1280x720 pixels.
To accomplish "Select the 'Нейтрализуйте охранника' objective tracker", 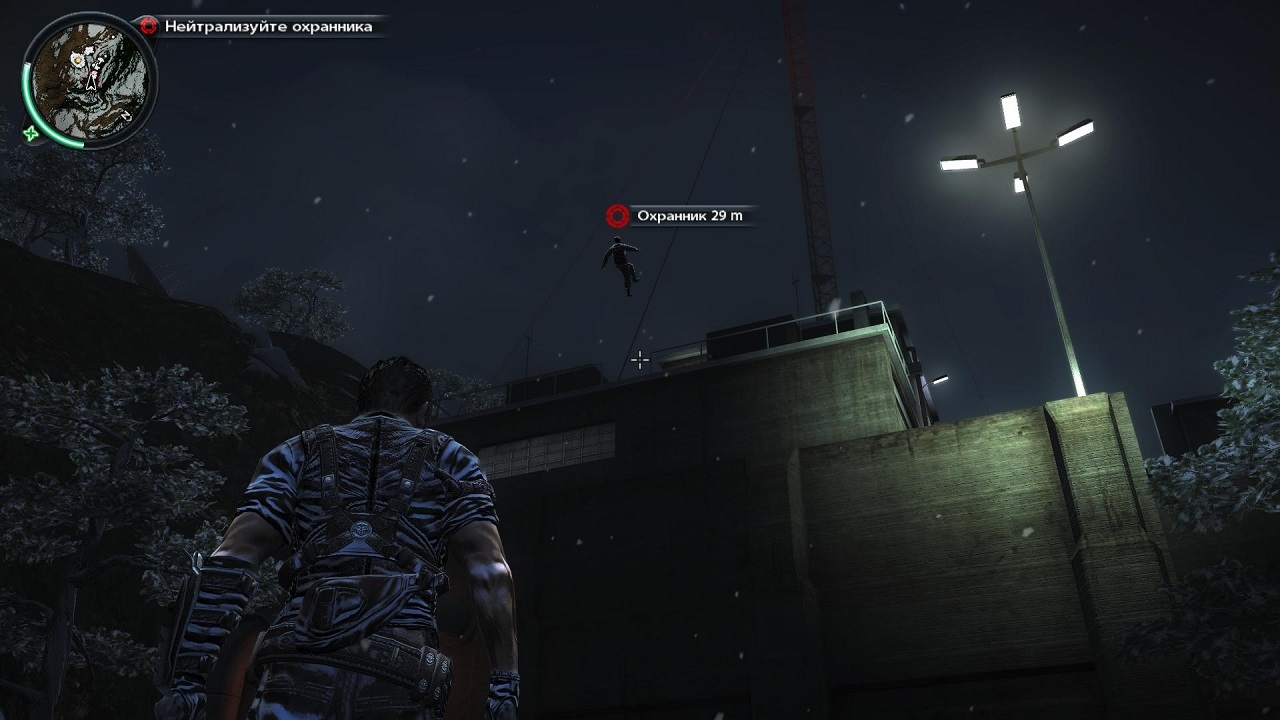I will point(260,27).
